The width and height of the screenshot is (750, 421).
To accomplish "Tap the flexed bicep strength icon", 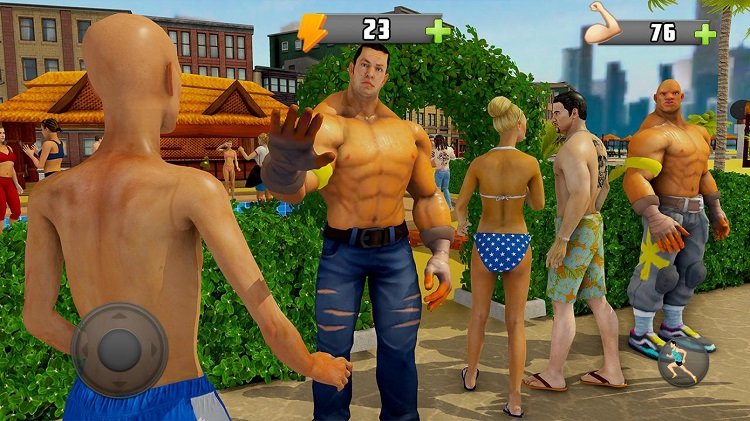I will coord(604,29).
